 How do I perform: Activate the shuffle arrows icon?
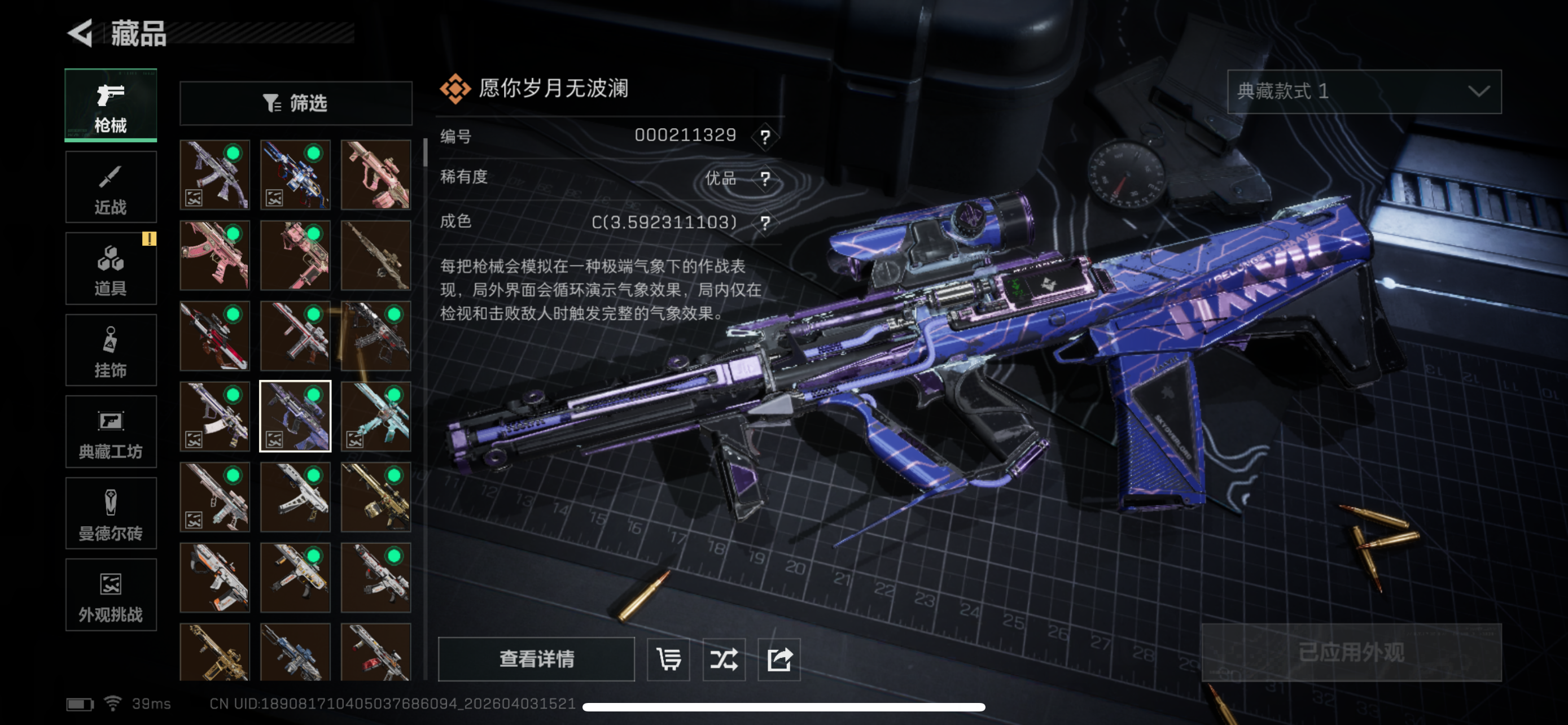(724, 658)
